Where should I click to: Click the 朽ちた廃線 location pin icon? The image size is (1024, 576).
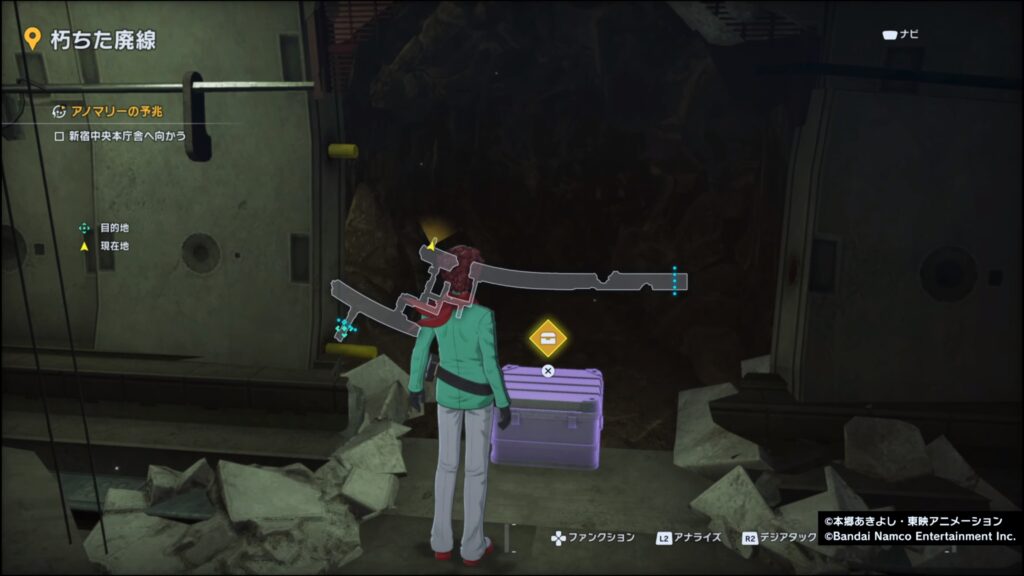(32, 39)
